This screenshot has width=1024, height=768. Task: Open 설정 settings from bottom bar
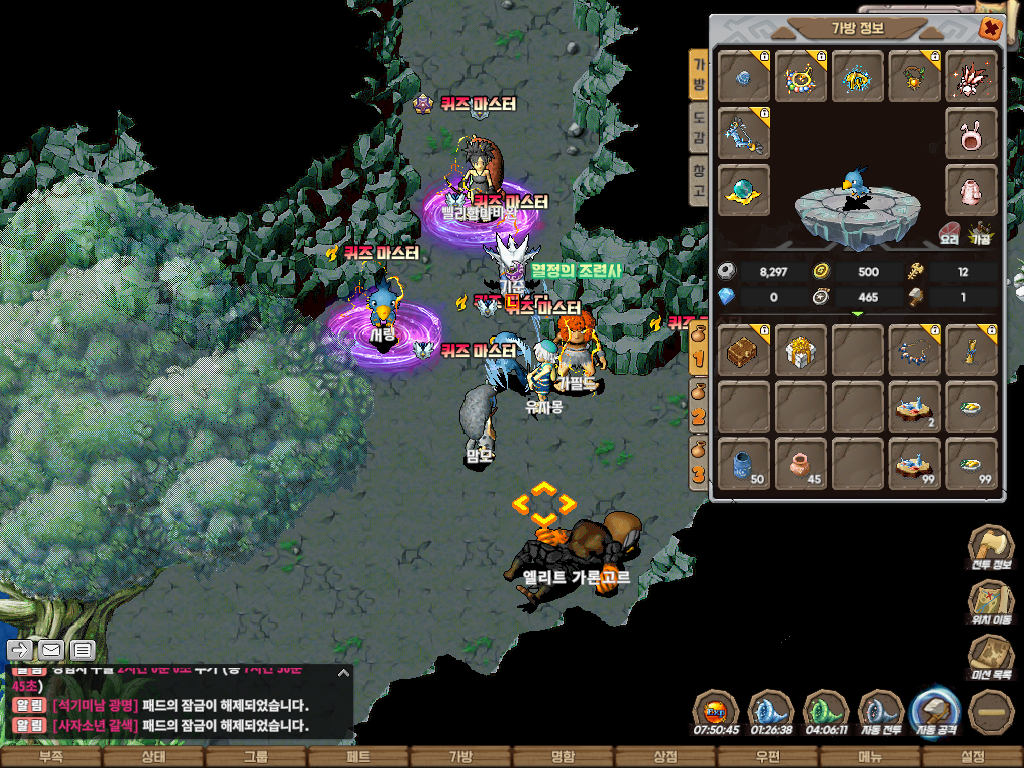pos(971,757)
